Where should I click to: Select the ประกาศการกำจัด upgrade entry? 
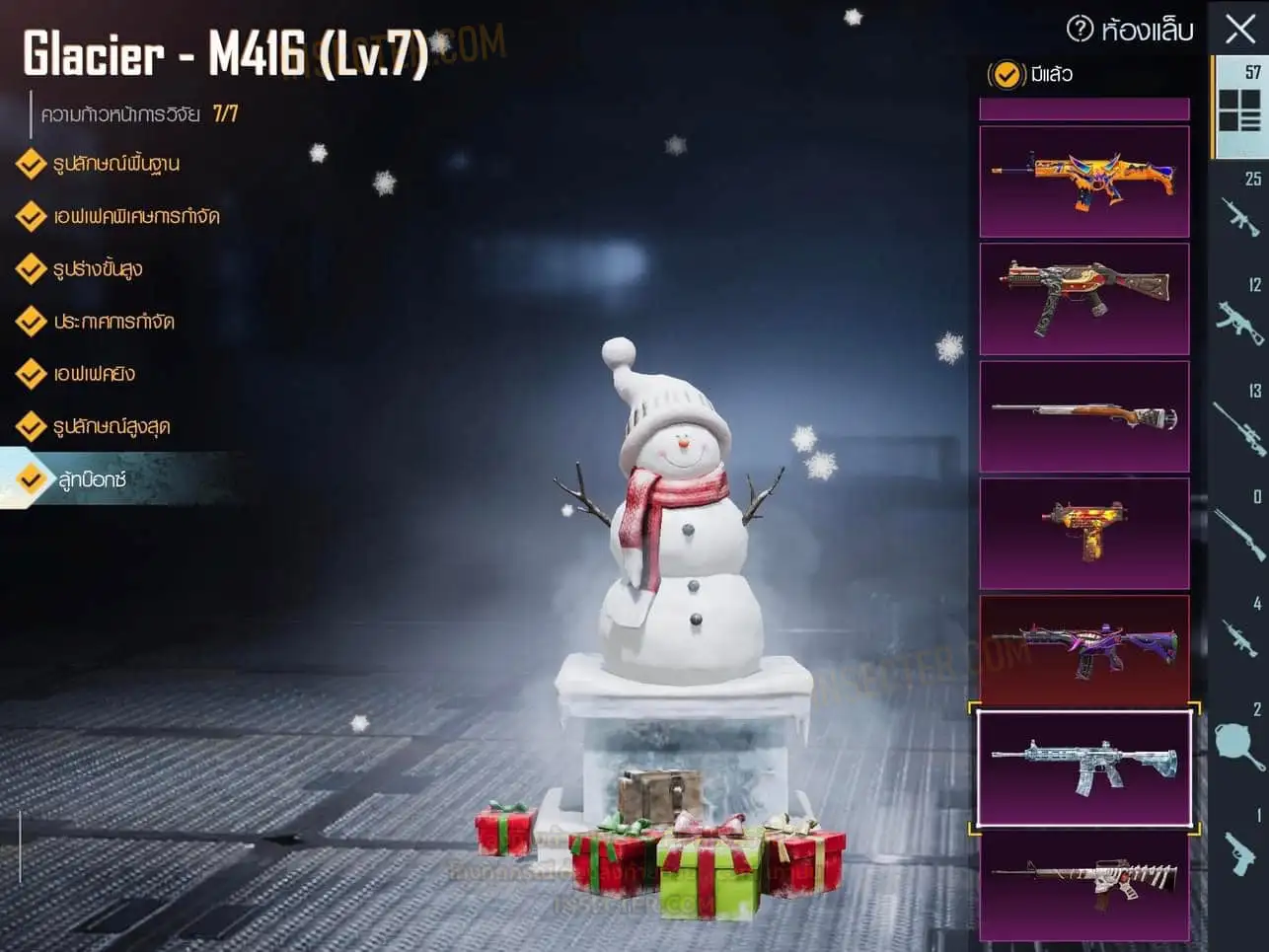[x=113, y=322]
